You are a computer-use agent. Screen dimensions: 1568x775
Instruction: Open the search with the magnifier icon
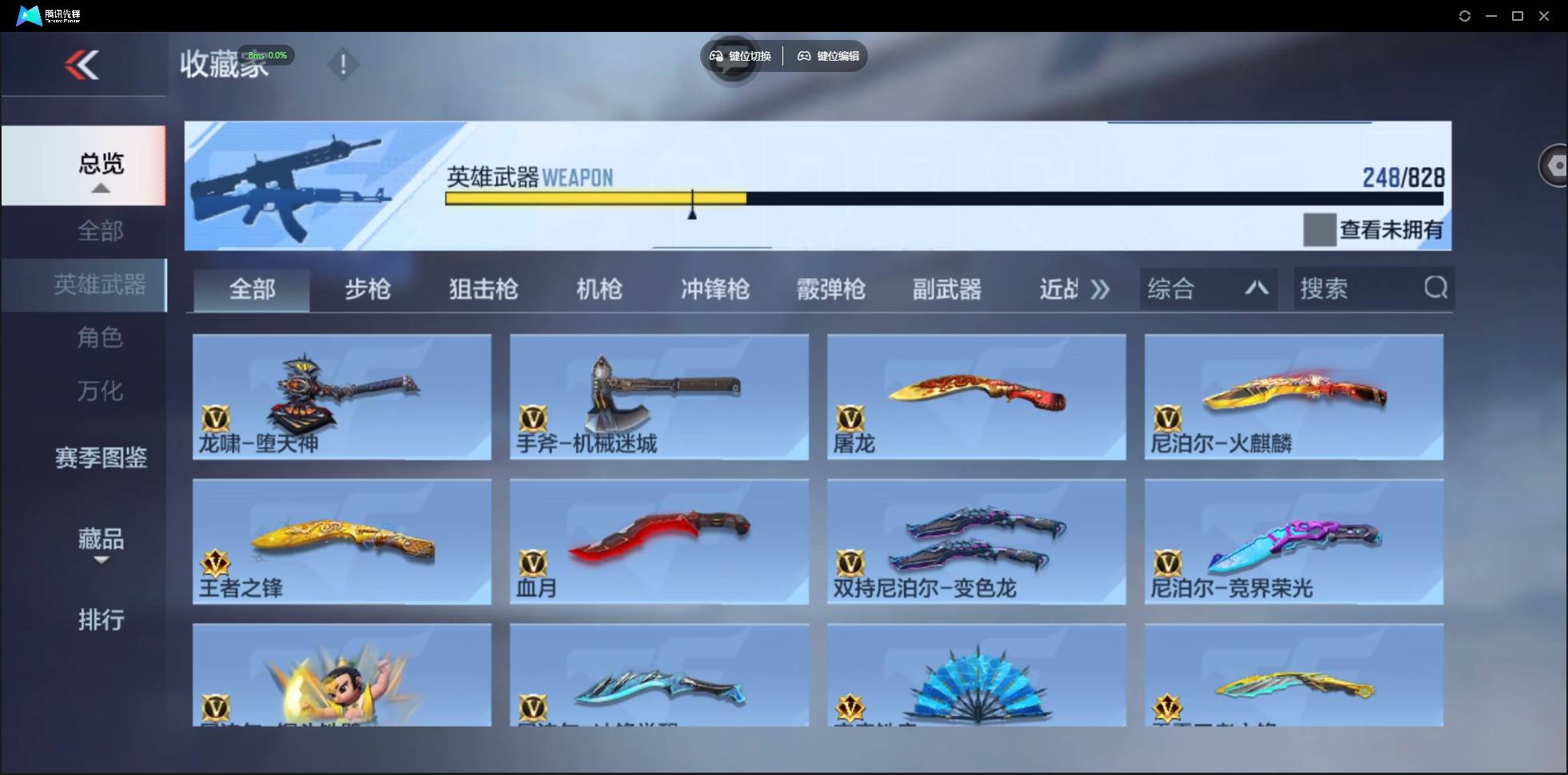(1436, 288)
